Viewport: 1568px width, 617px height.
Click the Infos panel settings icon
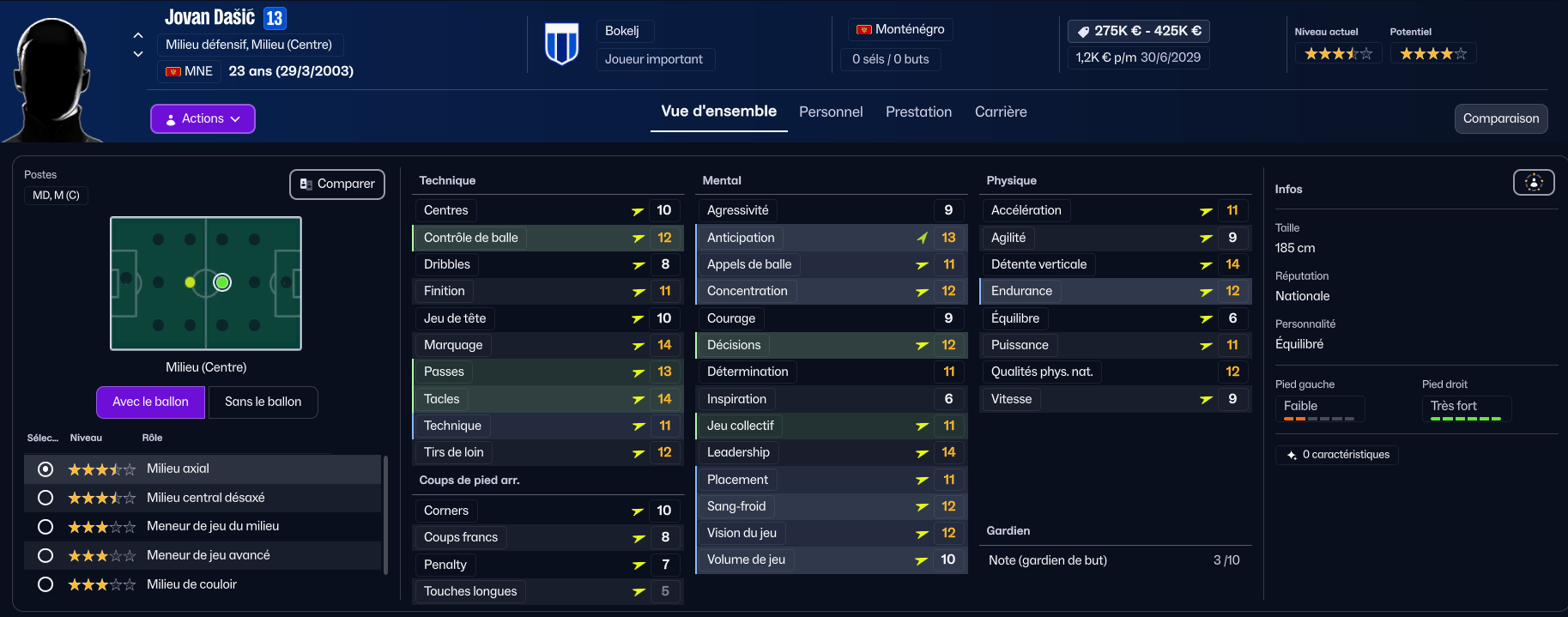coord(1533,182)
